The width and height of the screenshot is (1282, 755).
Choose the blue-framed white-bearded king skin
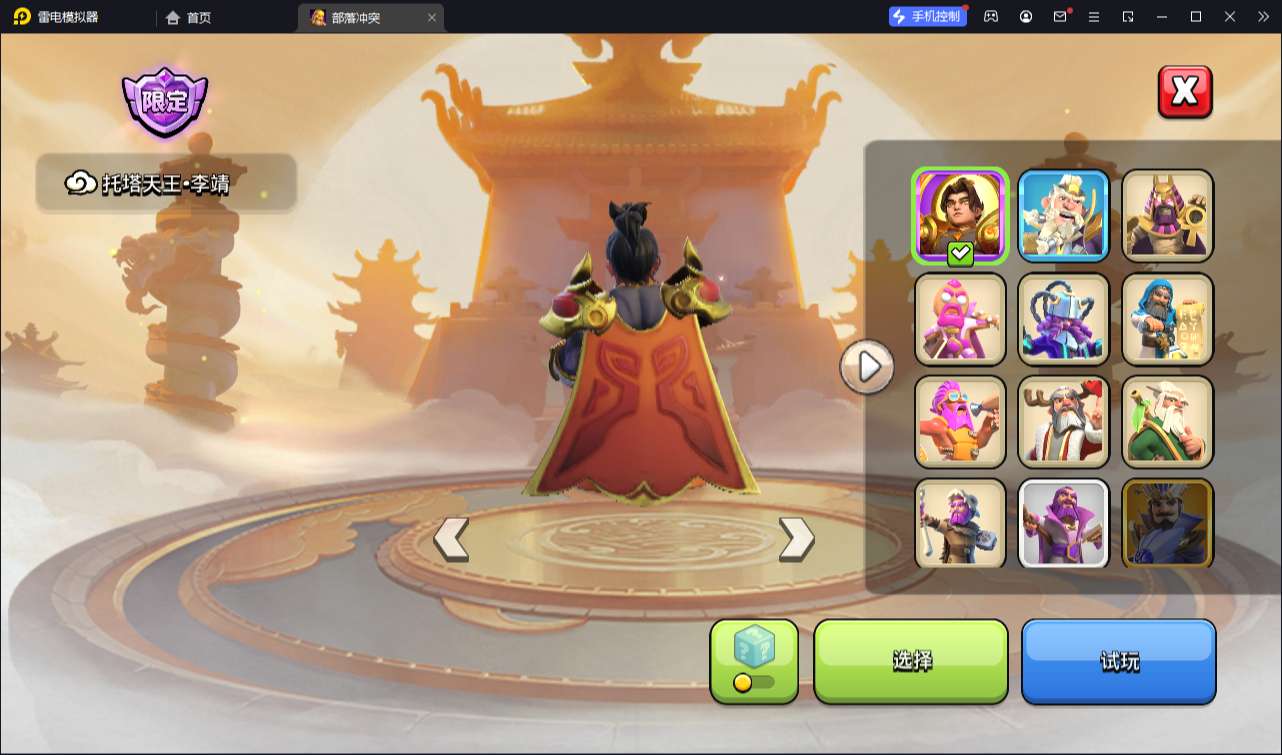1064,215
